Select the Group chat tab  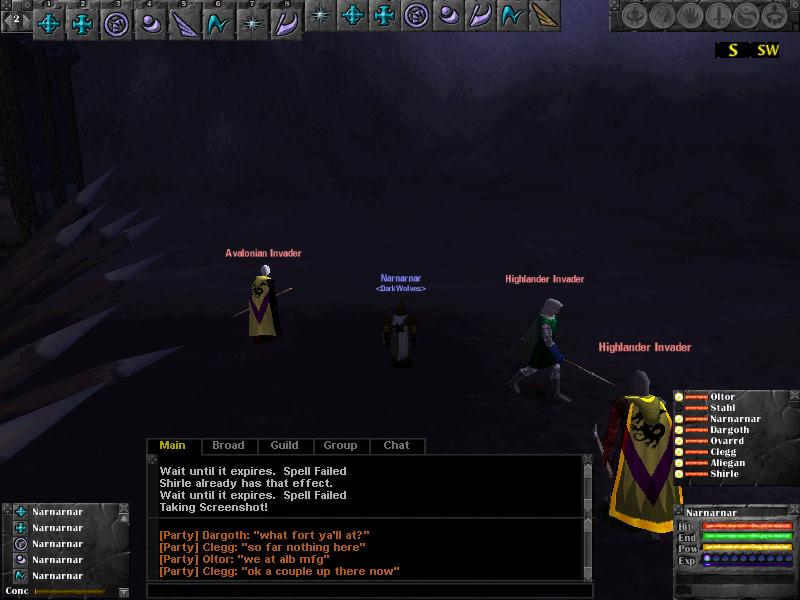(340, 446)
